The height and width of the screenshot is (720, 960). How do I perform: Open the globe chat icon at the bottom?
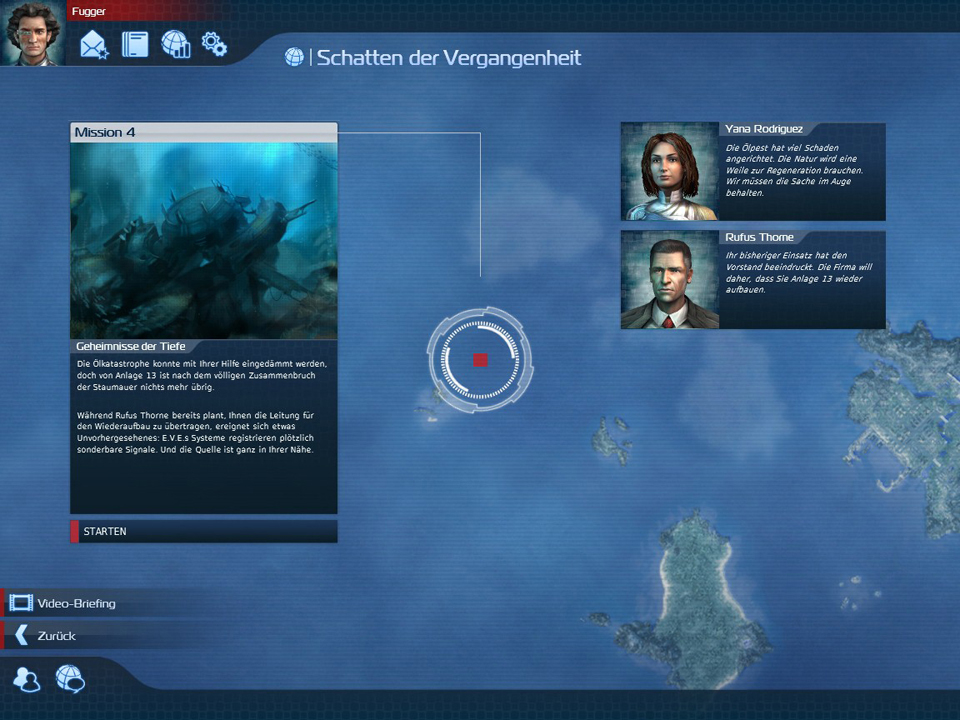70,680
